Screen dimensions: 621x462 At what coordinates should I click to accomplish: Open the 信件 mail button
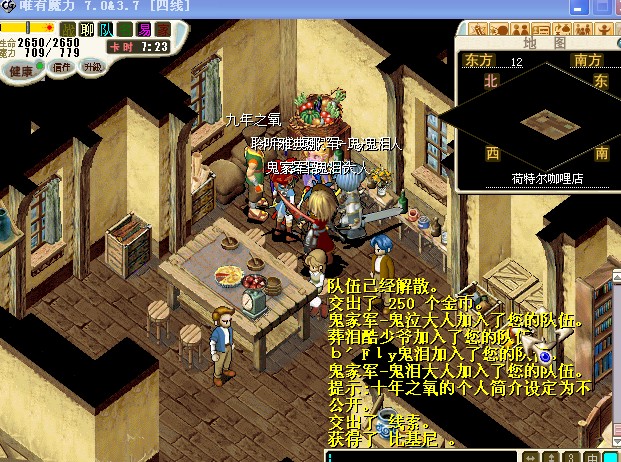coord(62,68)
